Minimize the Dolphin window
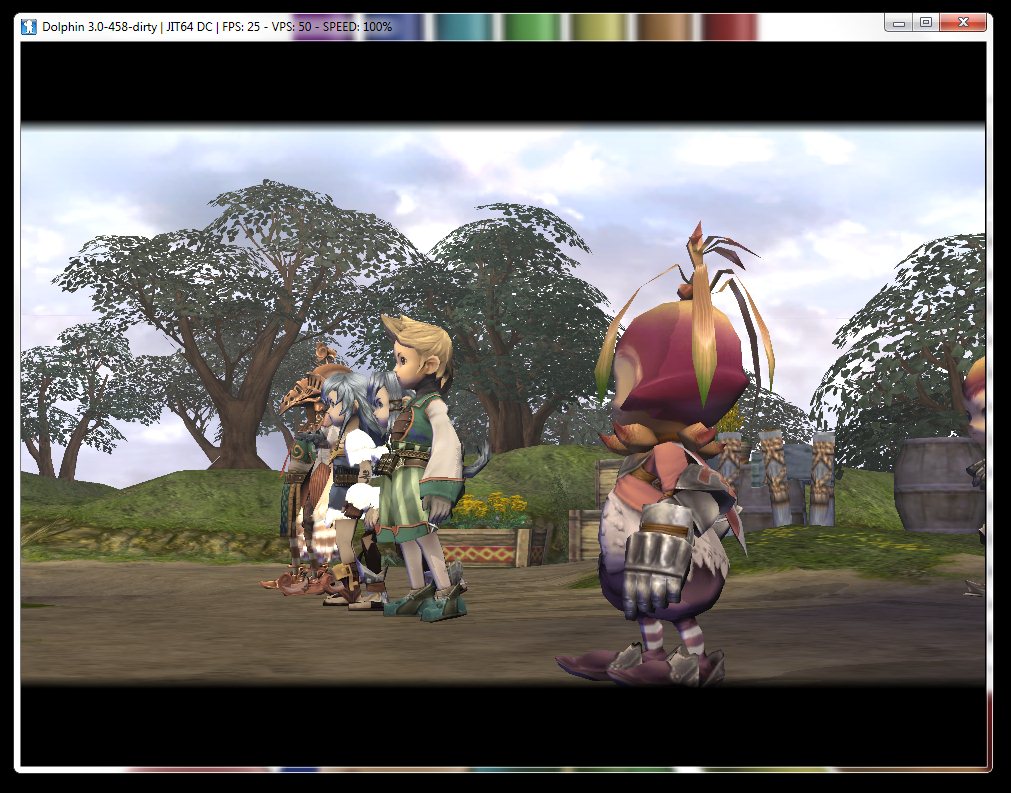The image size is (1011, 793). [x=899, y=21]
